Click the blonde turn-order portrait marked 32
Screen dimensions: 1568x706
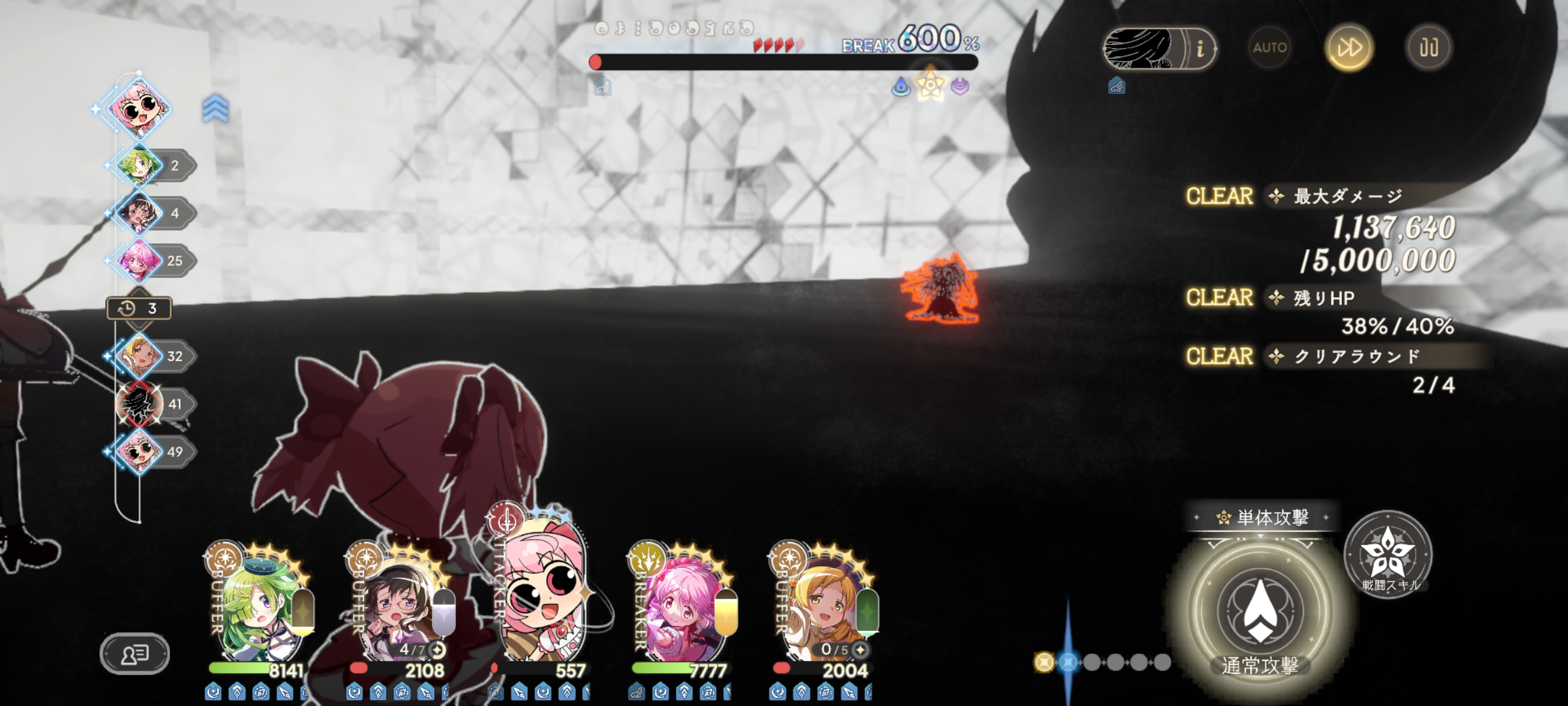(139, 356)
